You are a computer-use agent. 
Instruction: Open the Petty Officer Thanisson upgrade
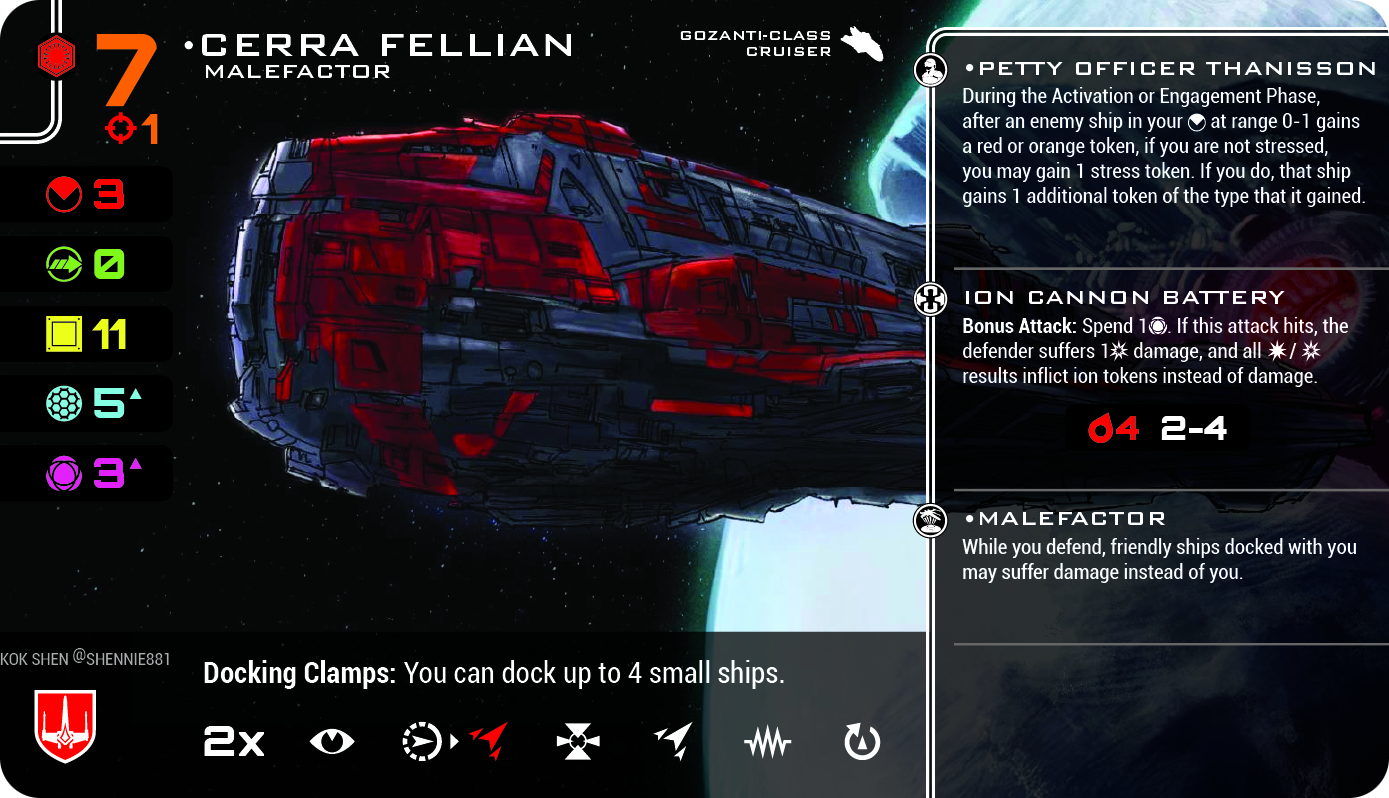1169,69
